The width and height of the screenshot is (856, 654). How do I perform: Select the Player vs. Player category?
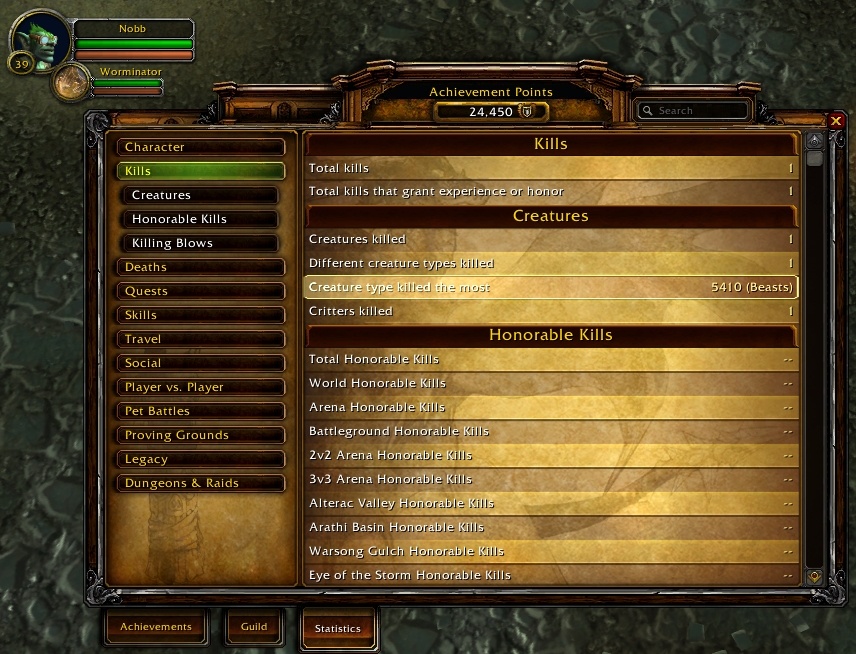click(x=200, y=387)
